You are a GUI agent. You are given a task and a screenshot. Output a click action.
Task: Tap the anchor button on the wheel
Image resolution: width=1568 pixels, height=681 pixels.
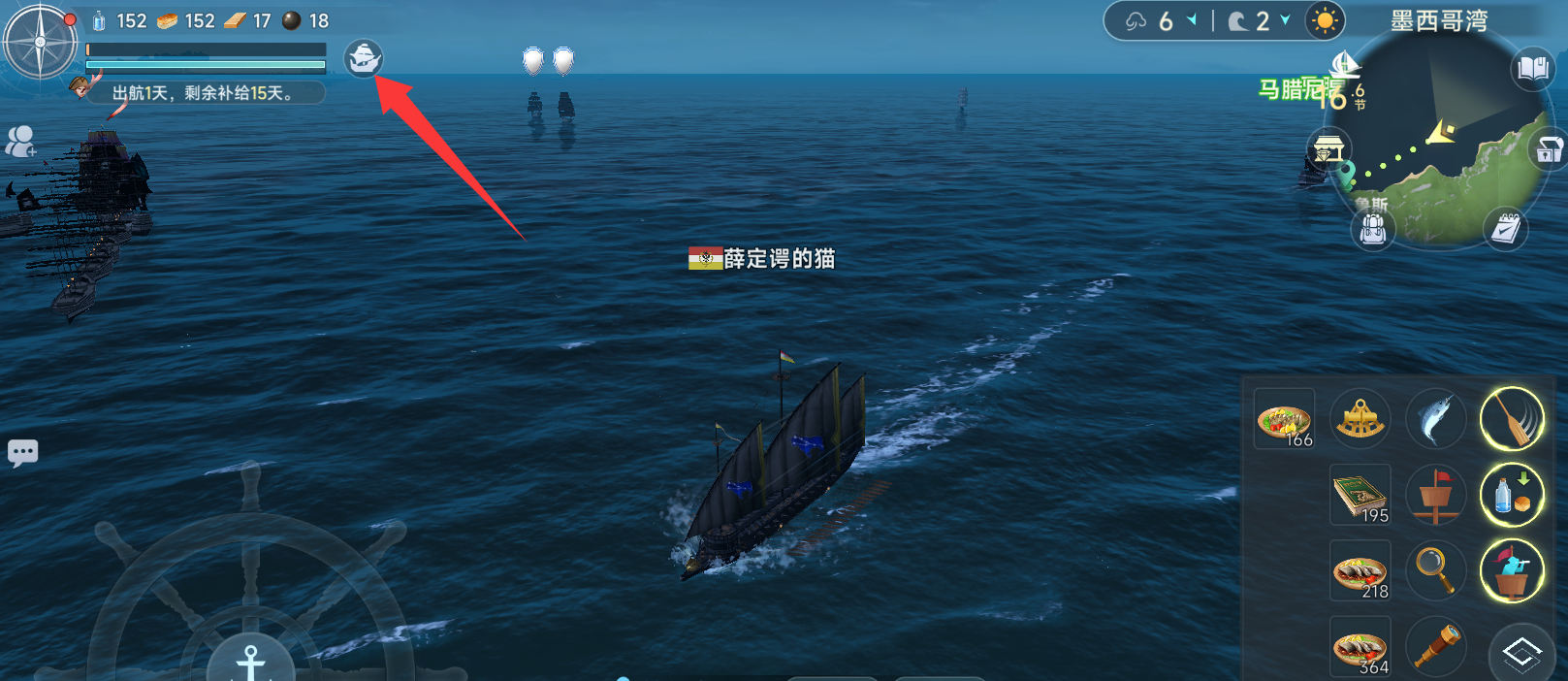[x=250, y=660]
